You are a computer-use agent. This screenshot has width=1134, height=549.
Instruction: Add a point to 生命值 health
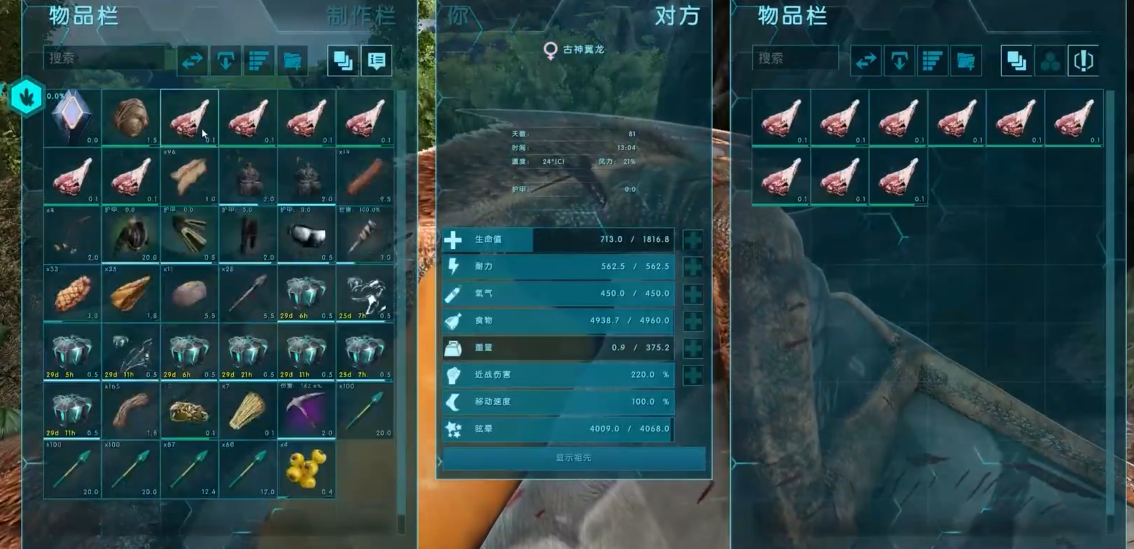pyautogui.click(x=692, y=240)
